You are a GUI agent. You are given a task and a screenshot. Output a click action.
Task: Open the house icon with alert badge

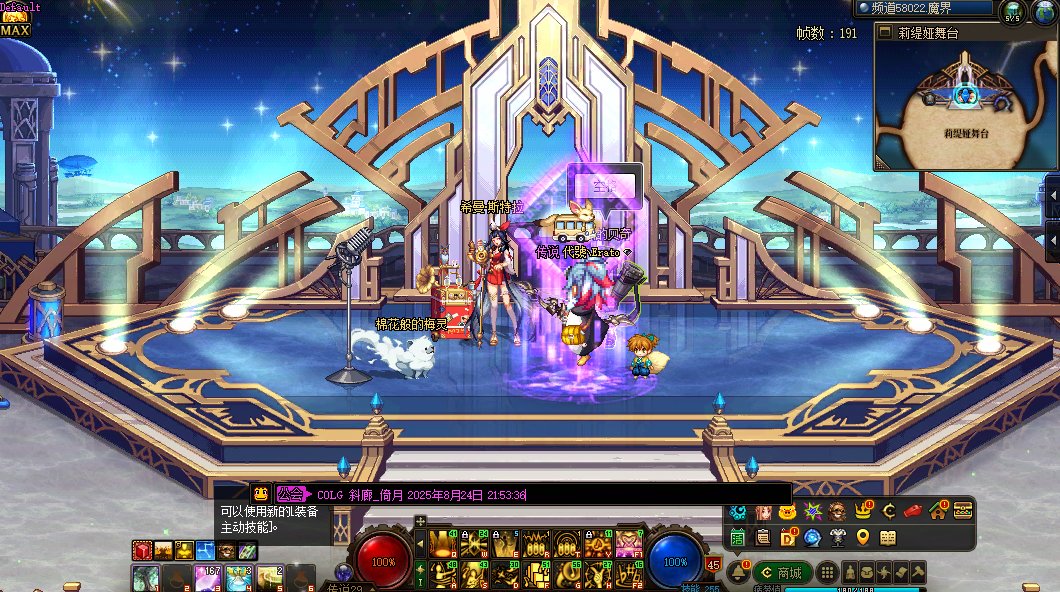[939, 511]
